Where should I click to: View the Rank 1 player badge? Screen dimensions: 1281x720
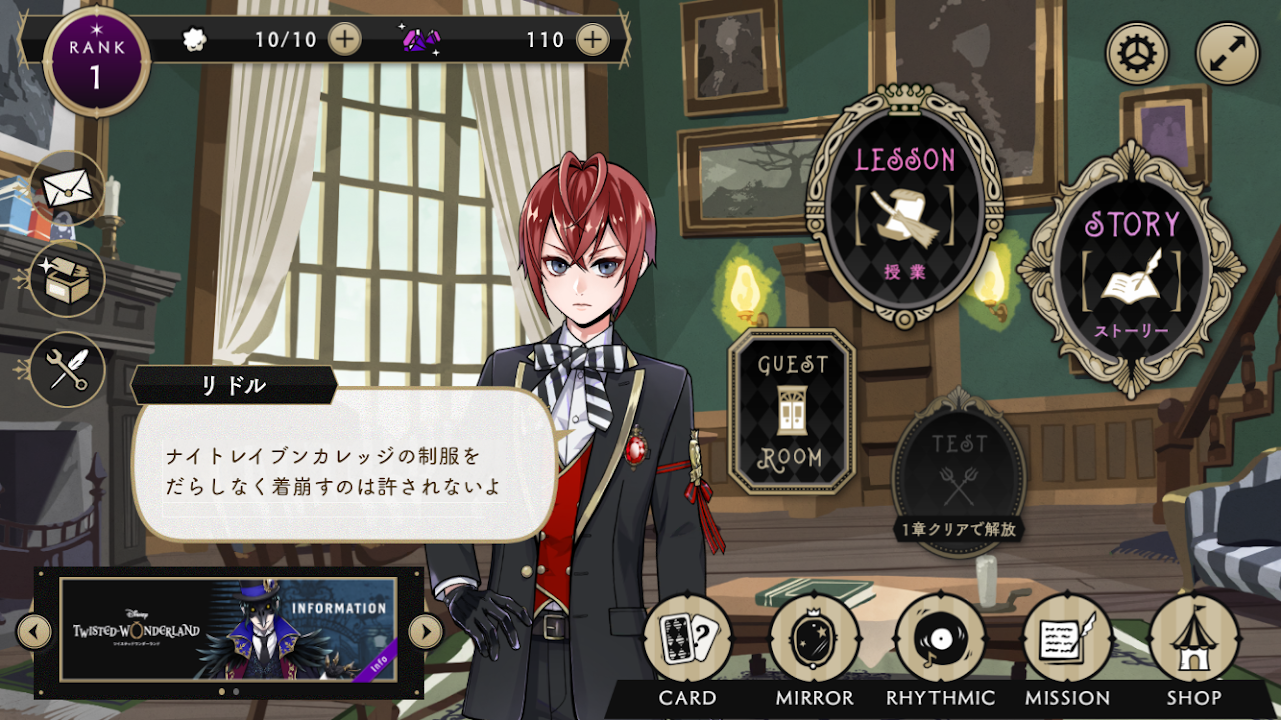96,62
